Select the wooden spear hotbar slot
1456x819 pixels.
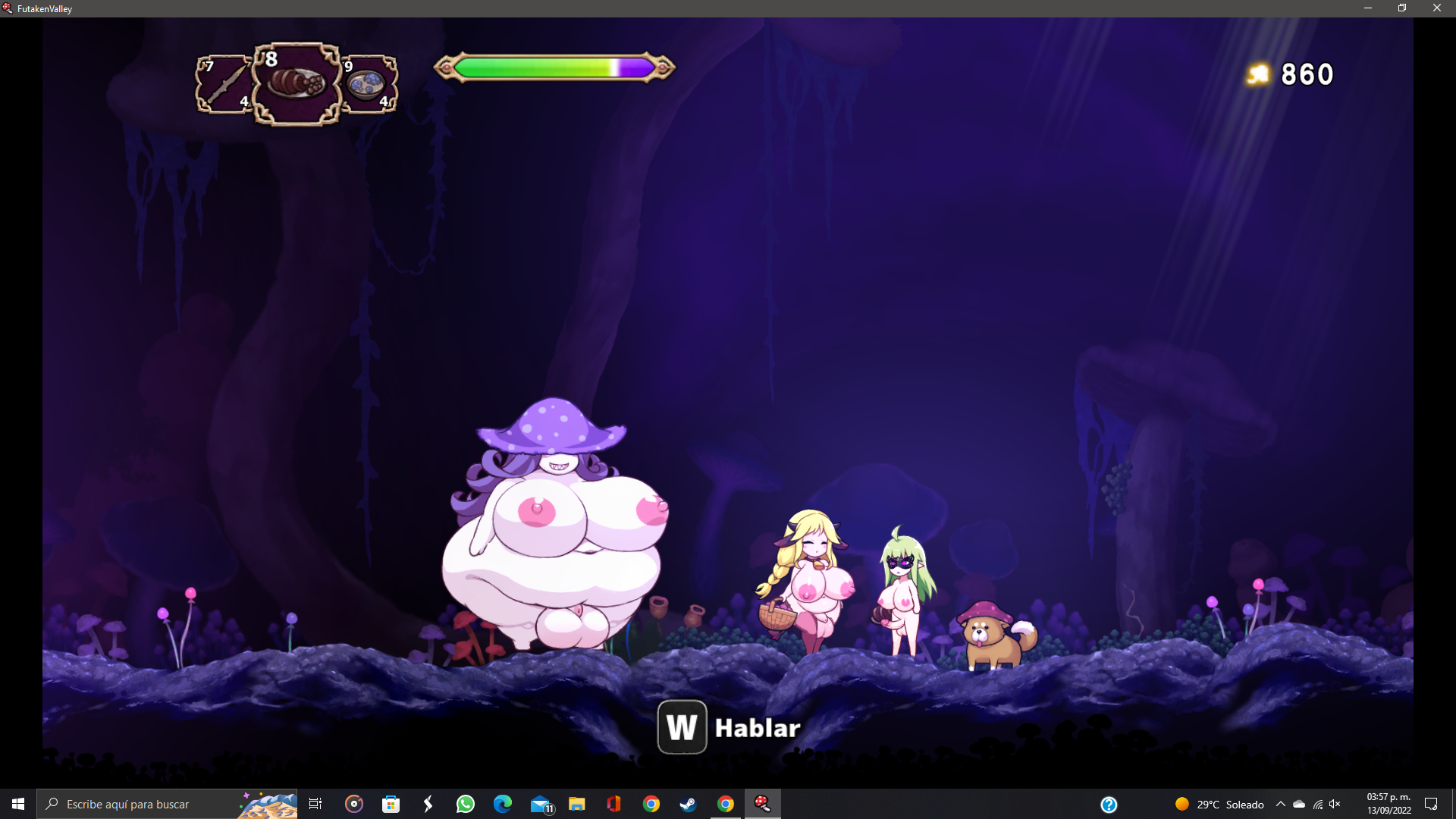(x=224, y=84)
